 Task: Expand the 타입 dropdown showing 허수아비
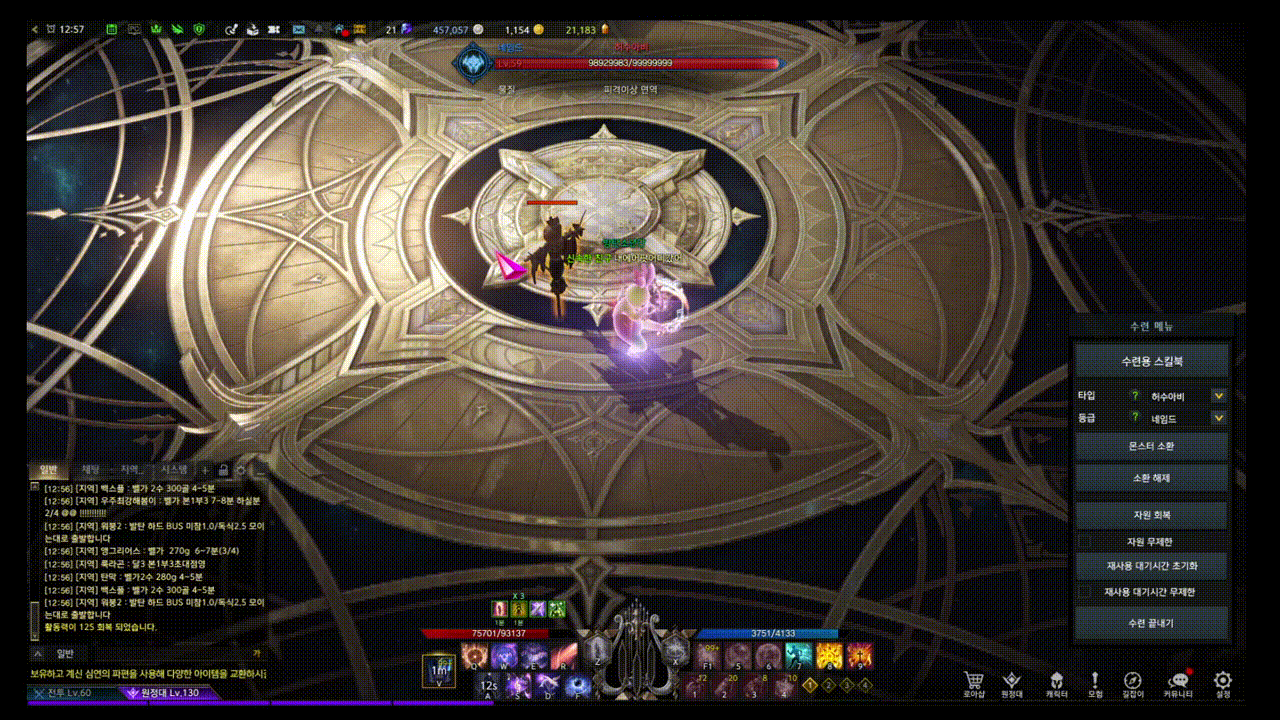pos(1218,396)
